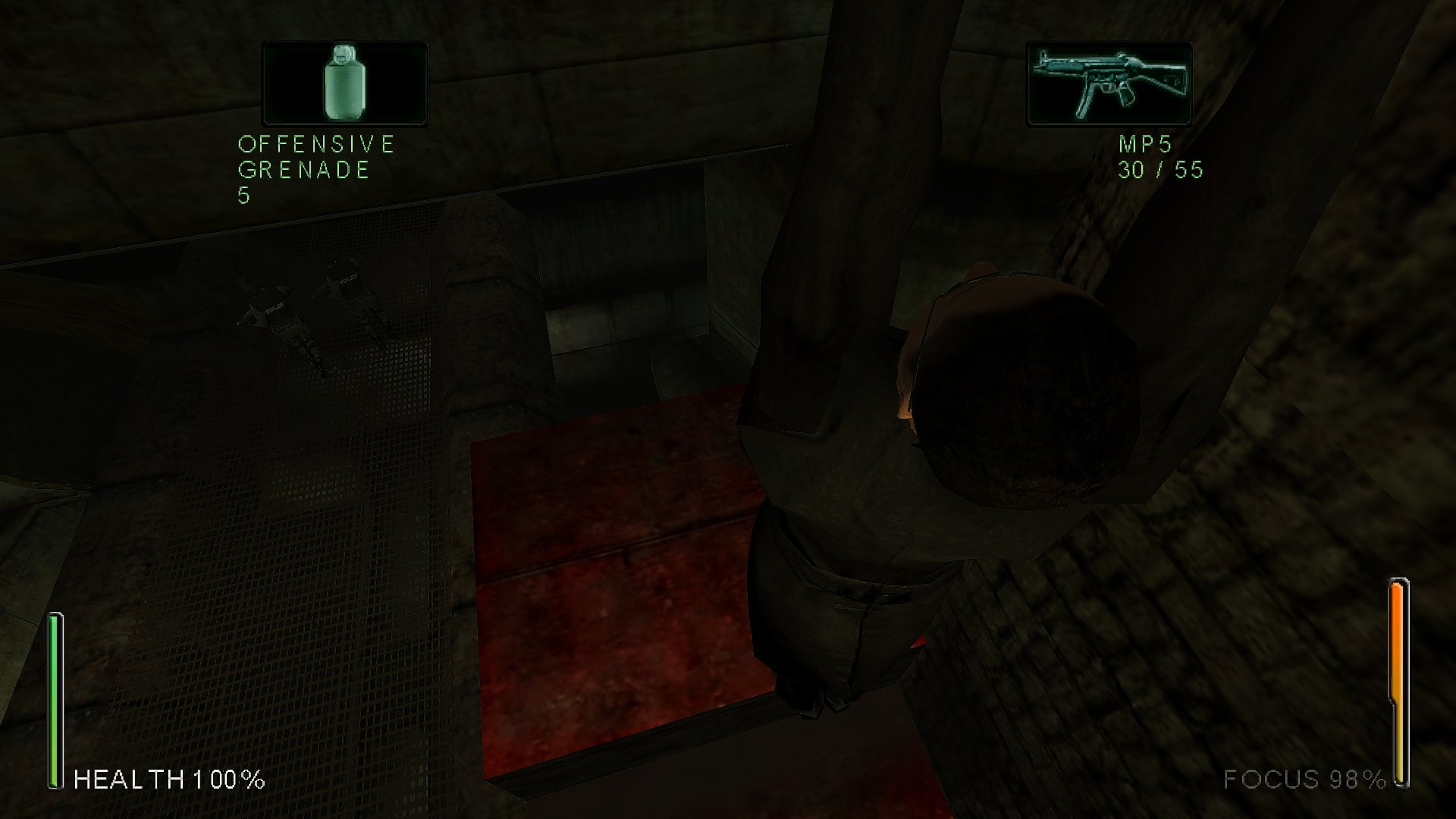Click the MP5 weapon icon
Image resolution: width=1456 pixels, height=819 pixels.
pyautogui.click(x=1109, y=83)
